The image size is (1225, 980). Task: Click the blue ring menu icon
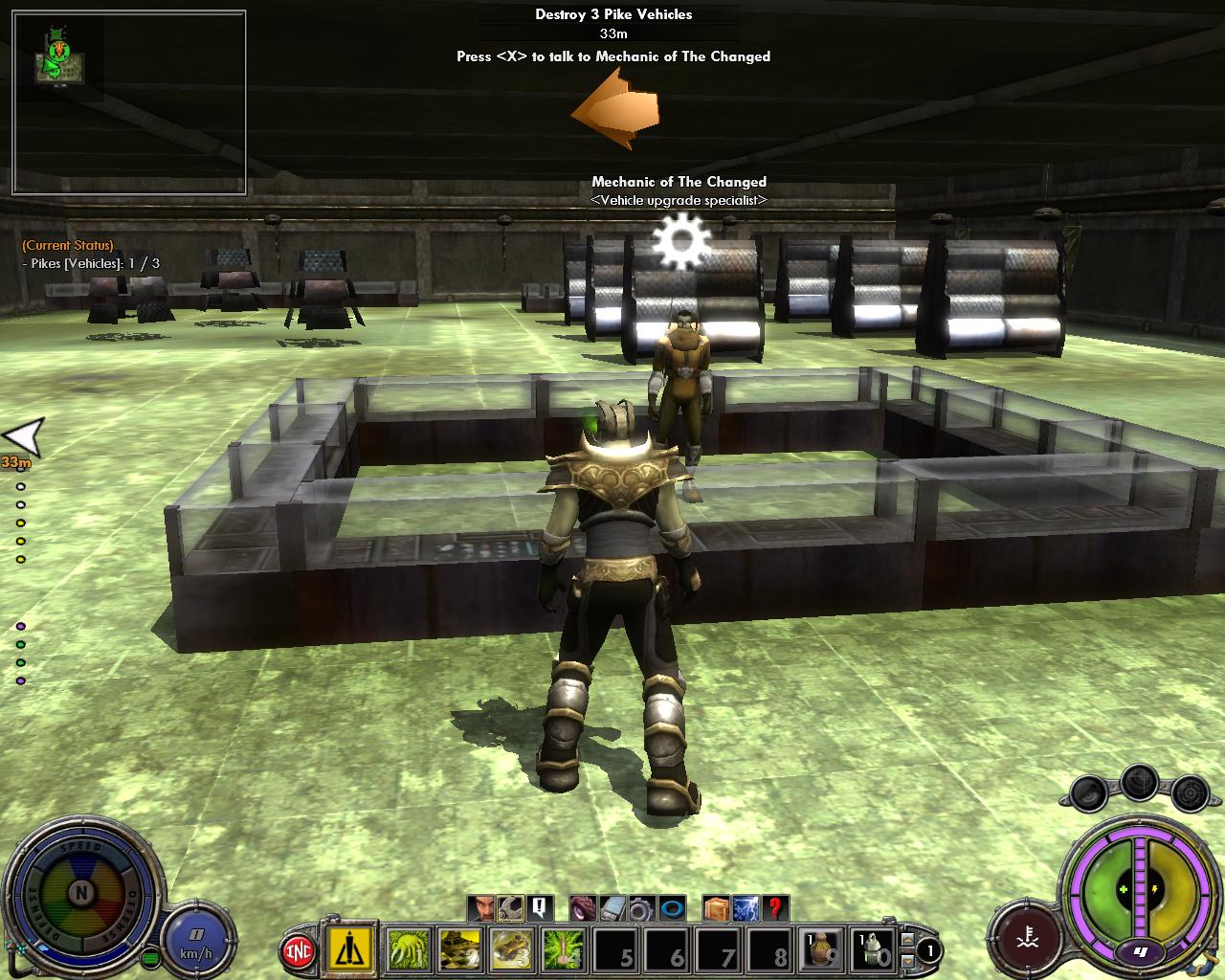pos(673,907)
